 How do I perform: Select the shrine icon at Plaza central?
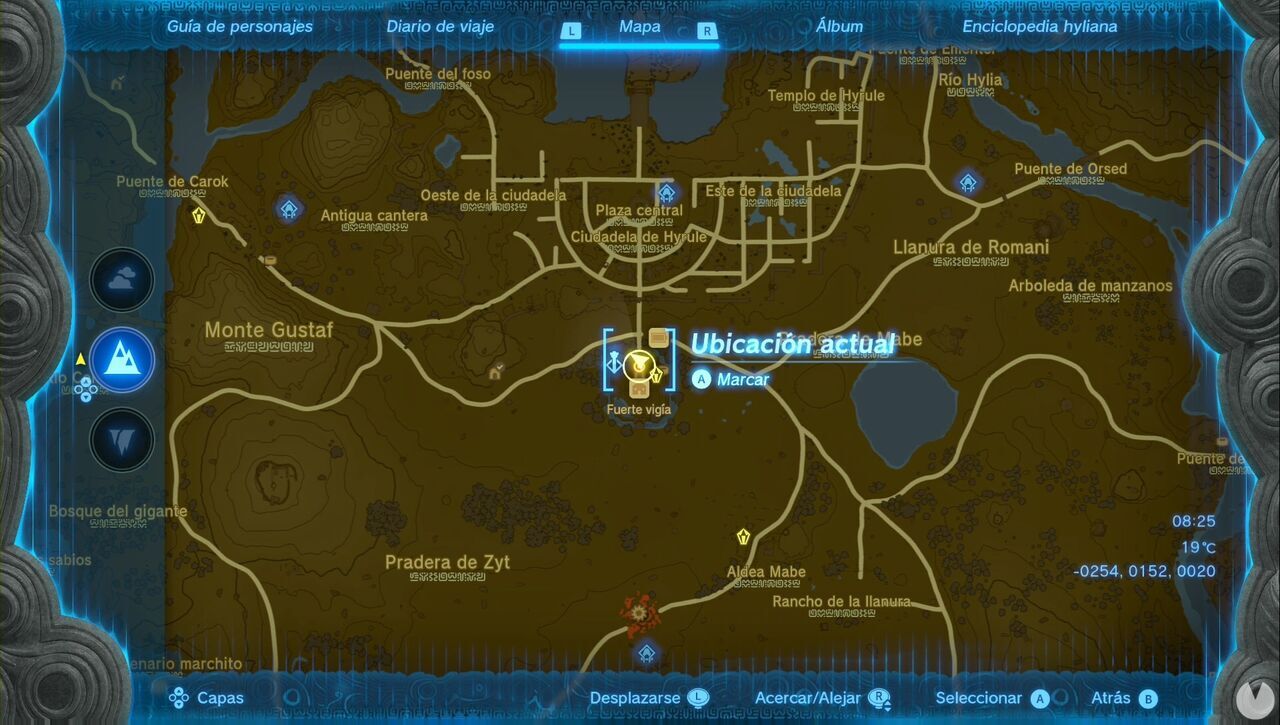click(665, 192)
